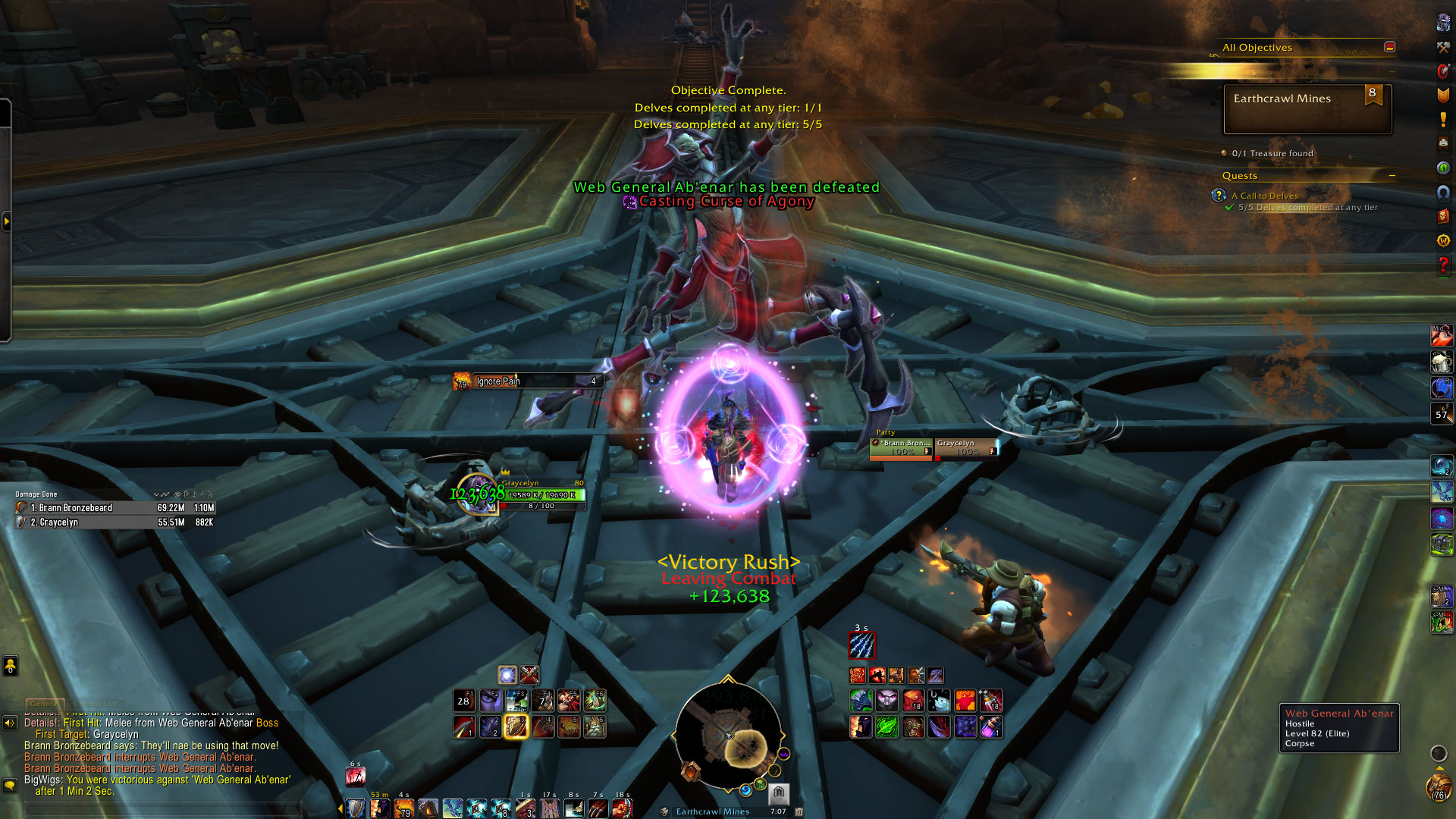Select Brann Bronzebeard's damage meter row
The height and width of the screenshot is (819, 1456).
115,508
